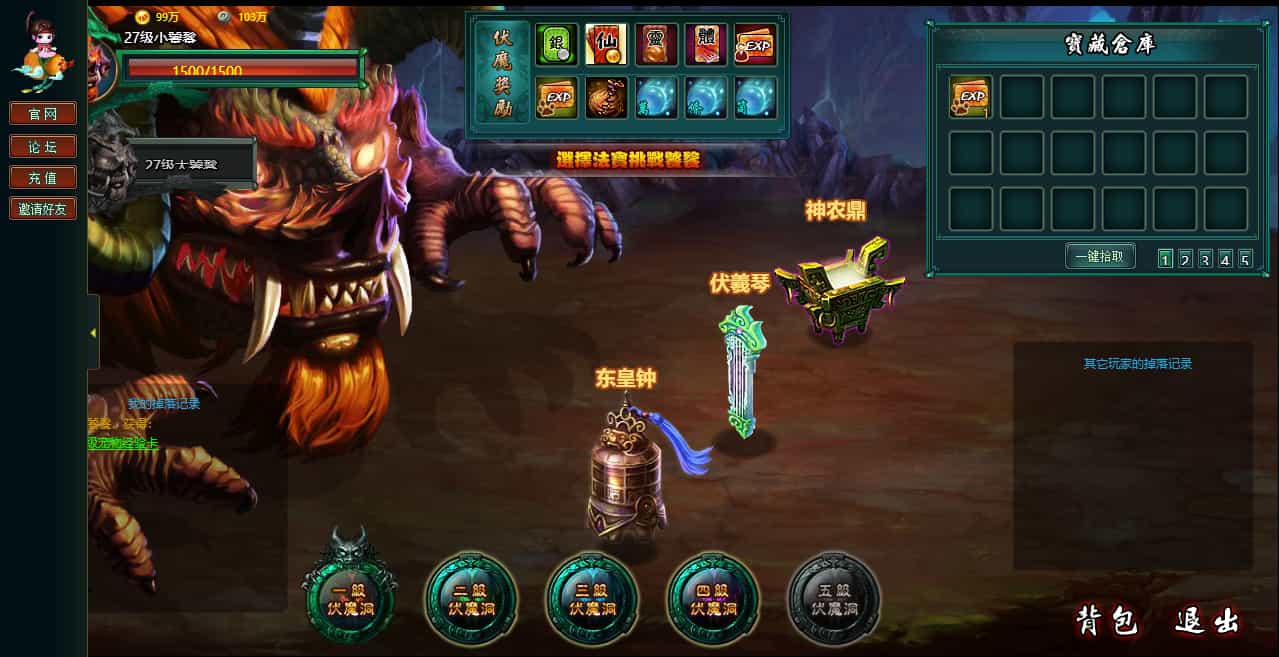The height and width of the screenshot is (657, 1279).
Task: Invite friends with 邀请好友 button
Action: pyautogui.click(x=43, y=209)
